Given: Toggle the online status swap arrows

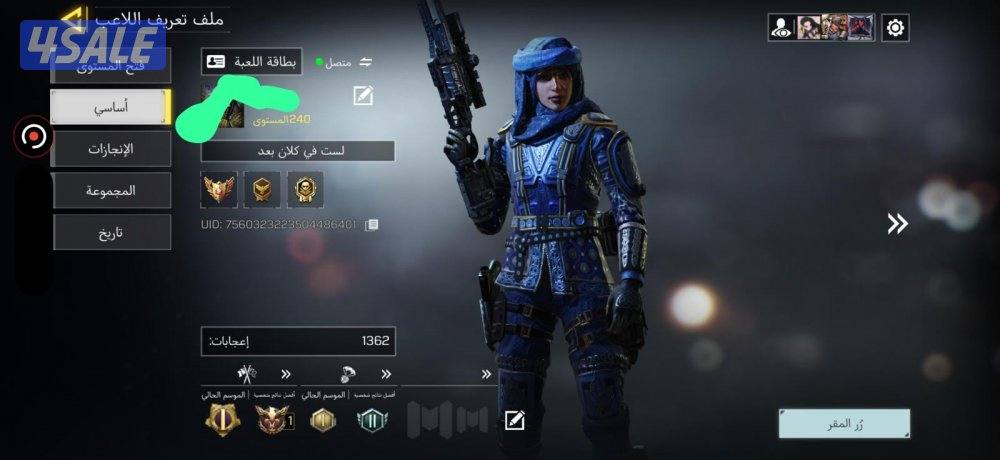Looking at the screenshot, I should click(366, 62).
